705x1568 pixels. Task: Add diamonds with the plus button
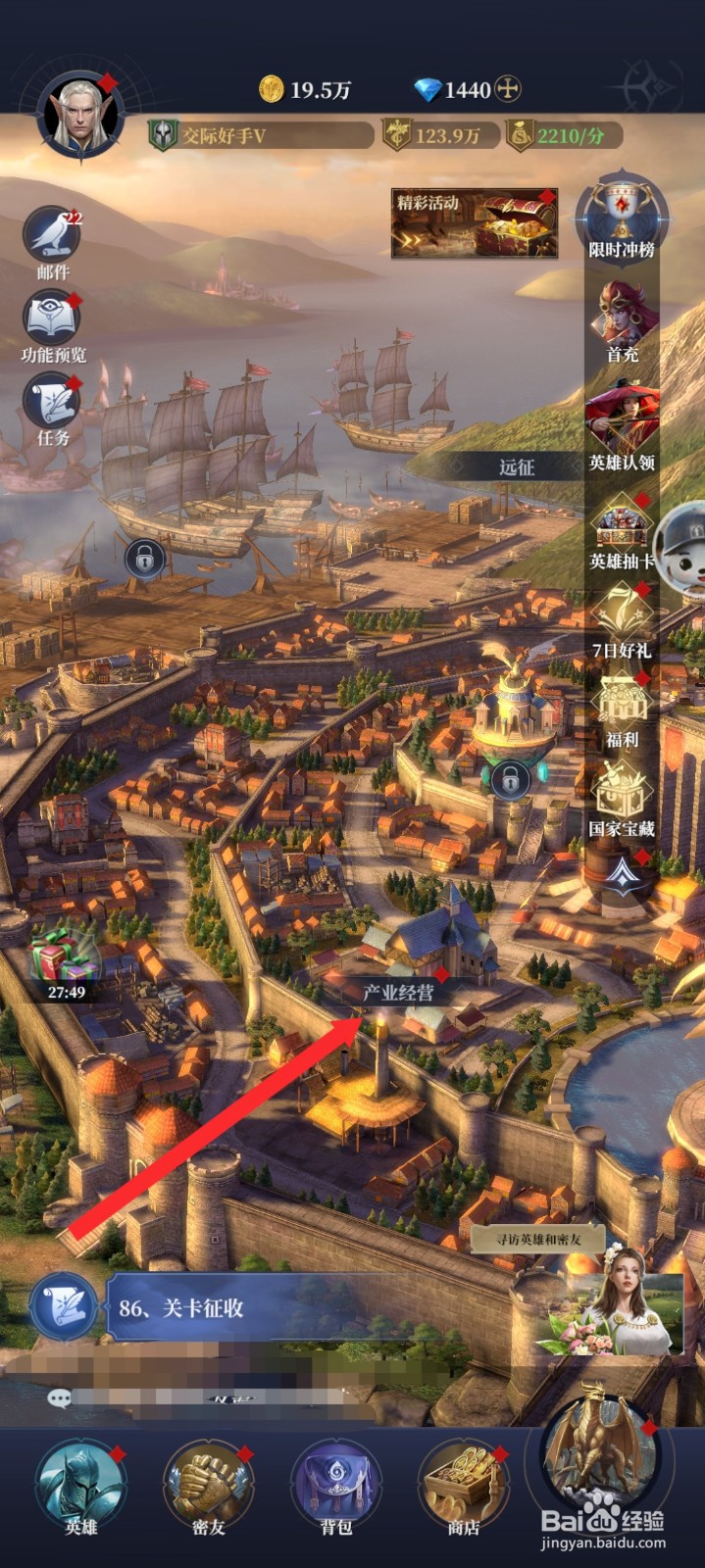click(507, 90)
